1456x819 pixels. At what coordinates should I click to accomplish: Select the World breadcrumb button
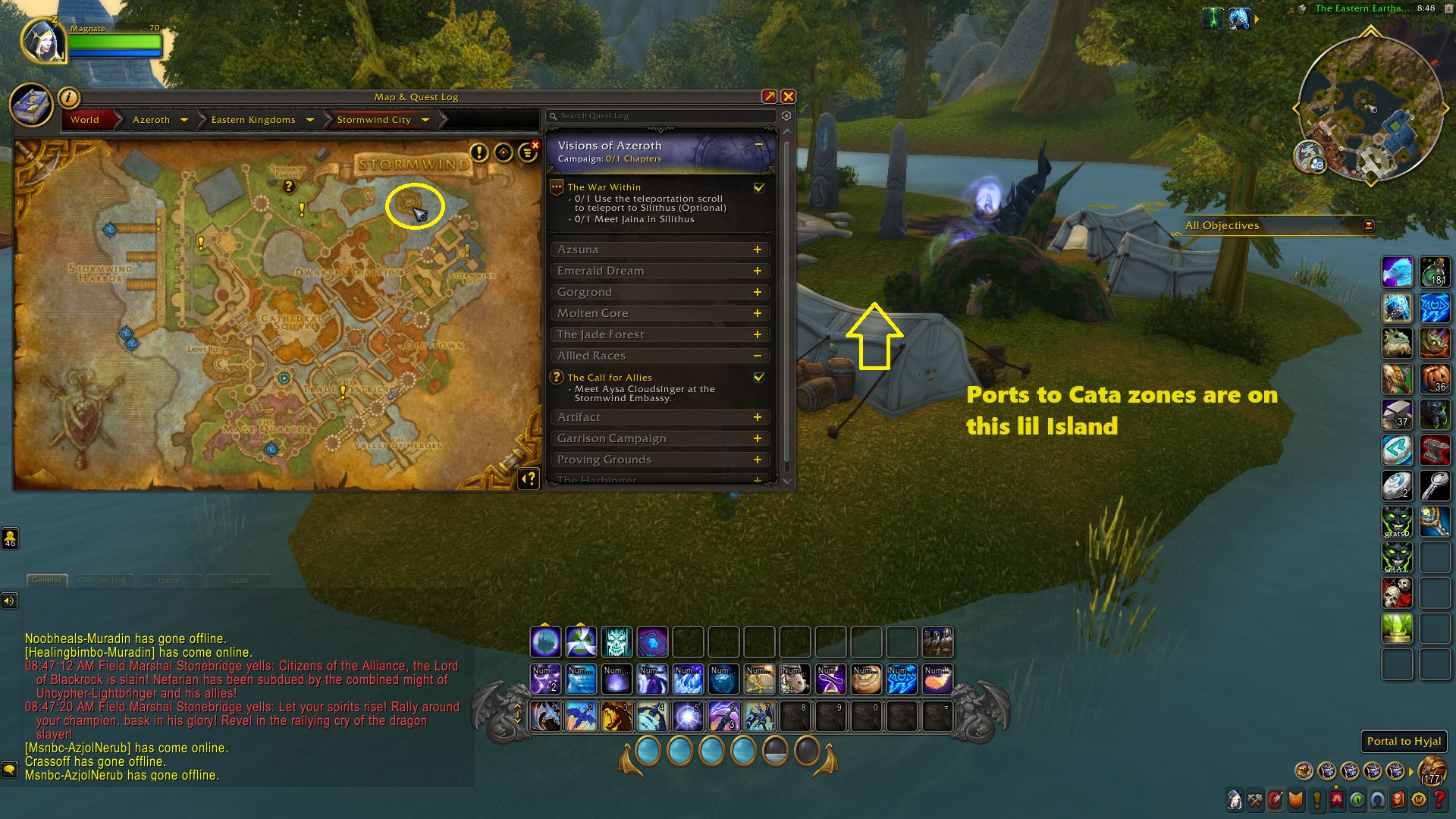pos(85,120)
